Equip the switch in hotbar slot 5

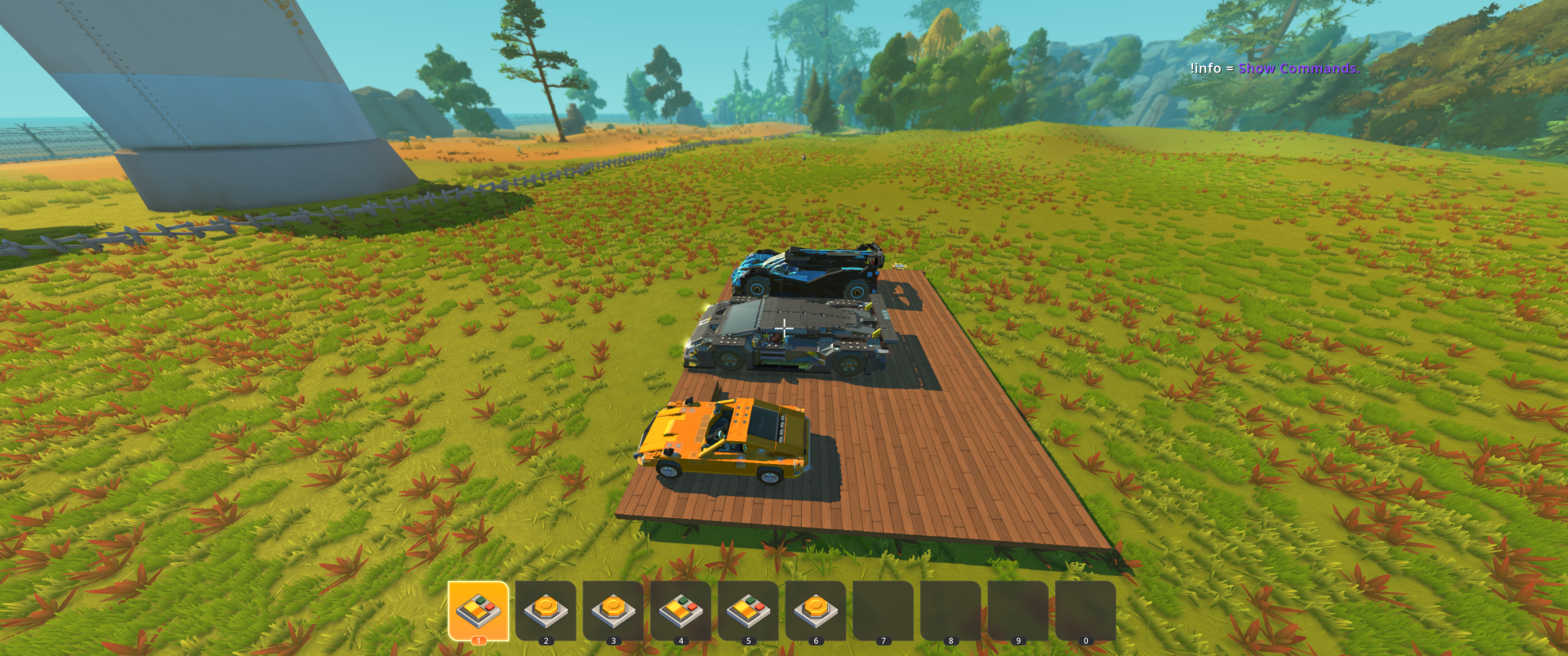748,610
